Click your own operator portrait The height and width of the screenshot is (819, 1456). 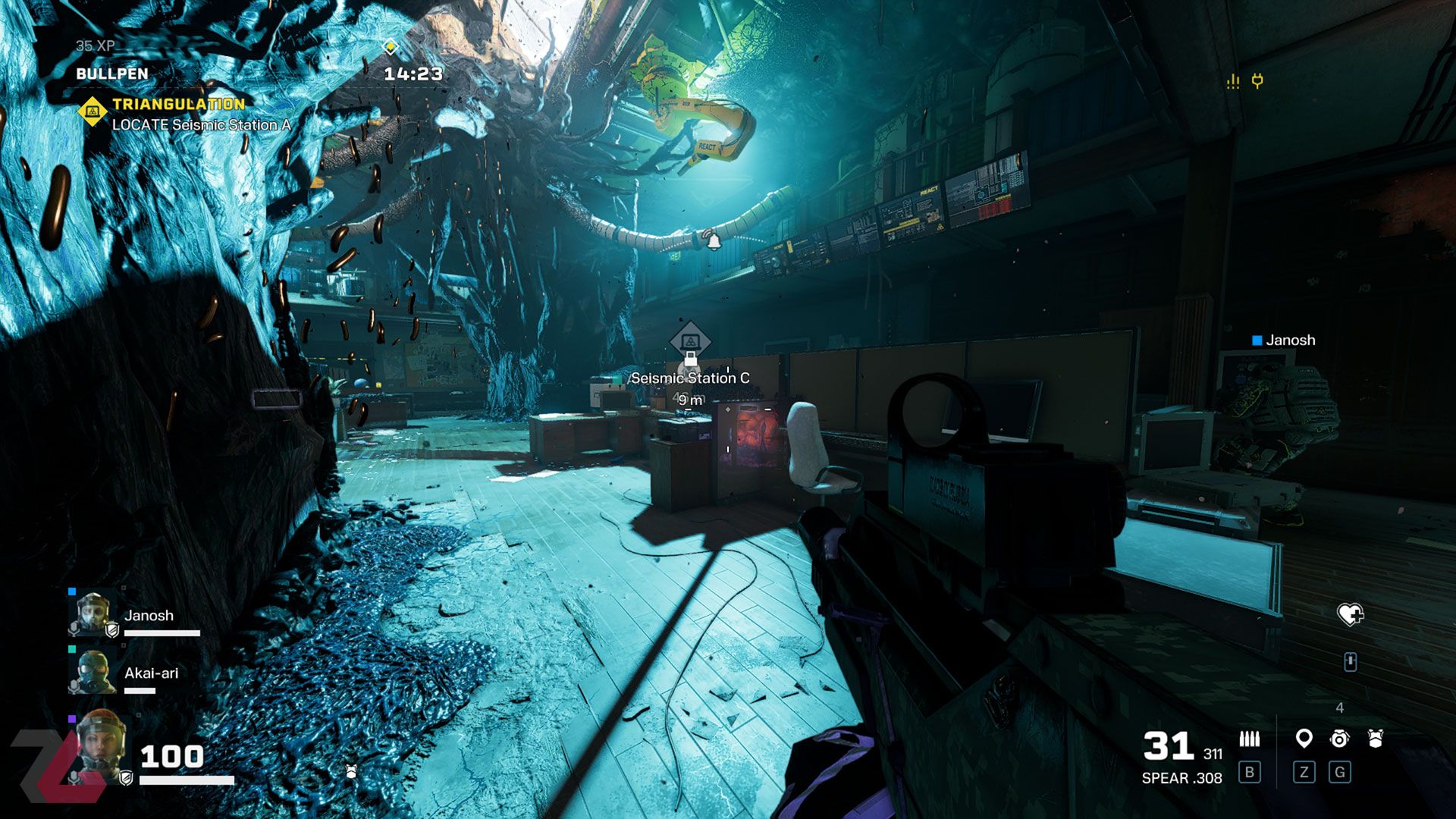(x=99, y=747)
